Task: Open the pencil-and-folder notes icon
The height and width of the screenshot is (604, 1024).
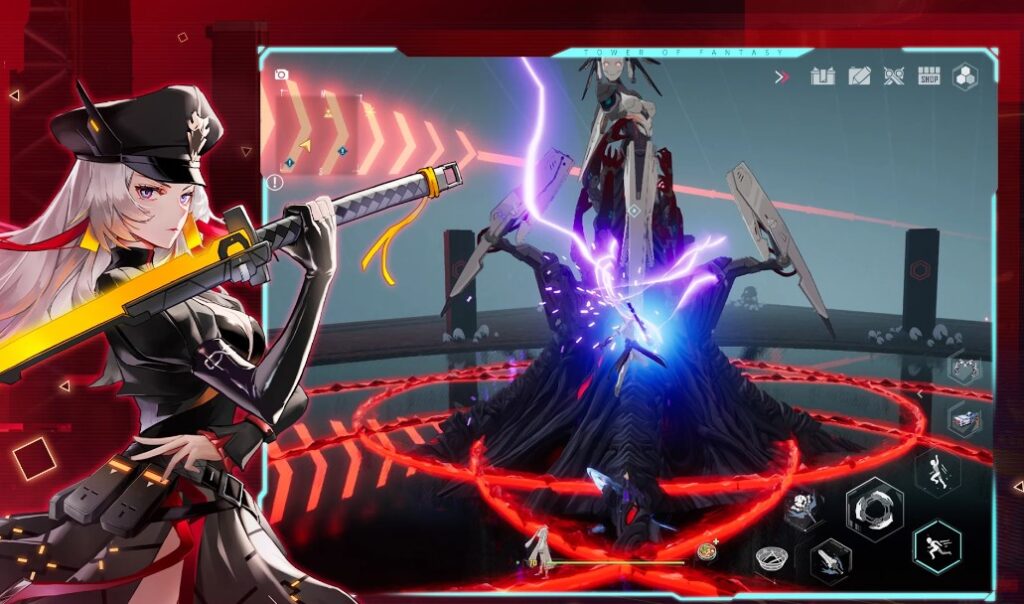Action: click(859, 76)
